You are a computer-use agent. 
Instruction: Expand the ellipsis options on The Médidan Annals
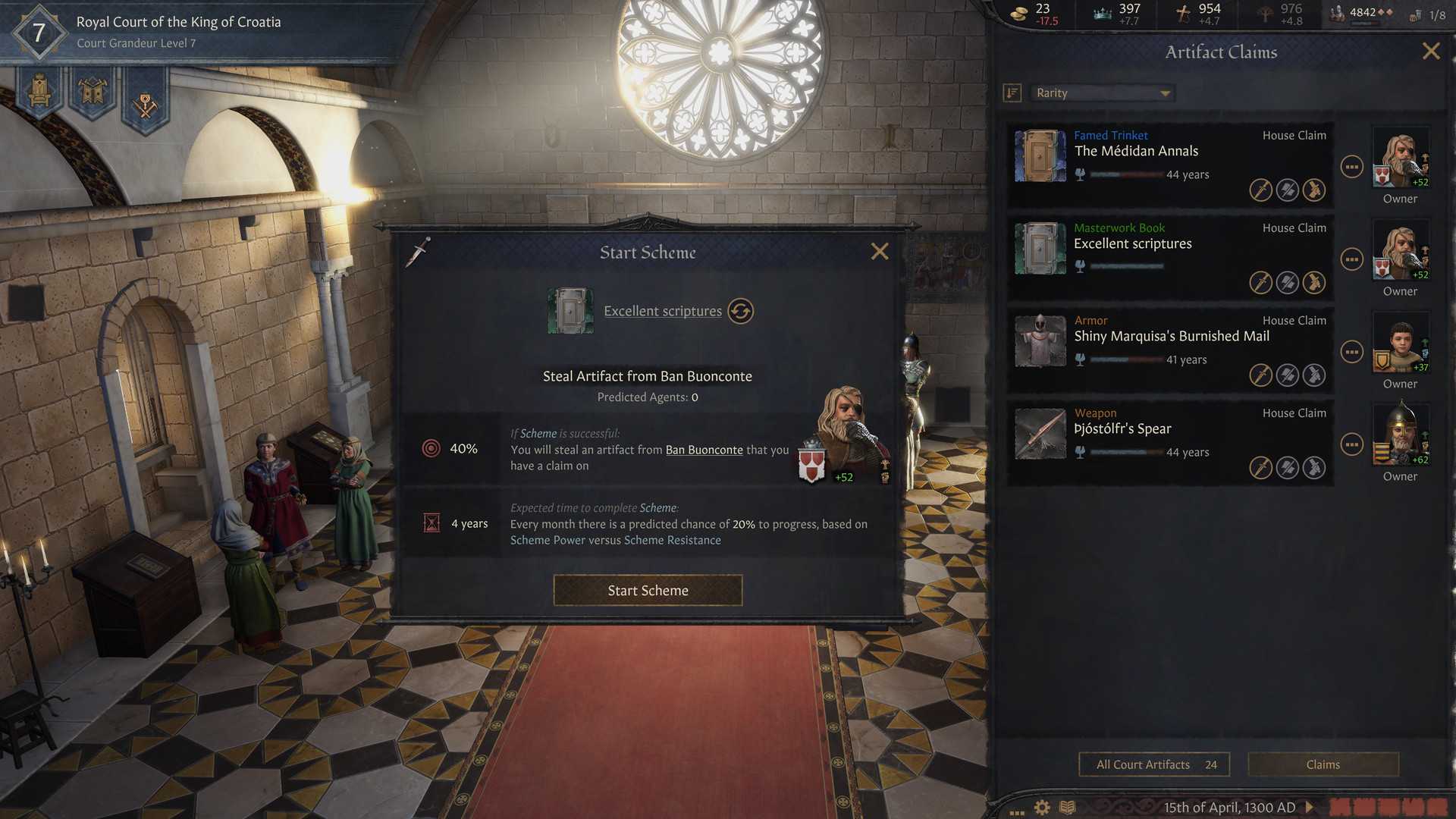click(1351, 168)
